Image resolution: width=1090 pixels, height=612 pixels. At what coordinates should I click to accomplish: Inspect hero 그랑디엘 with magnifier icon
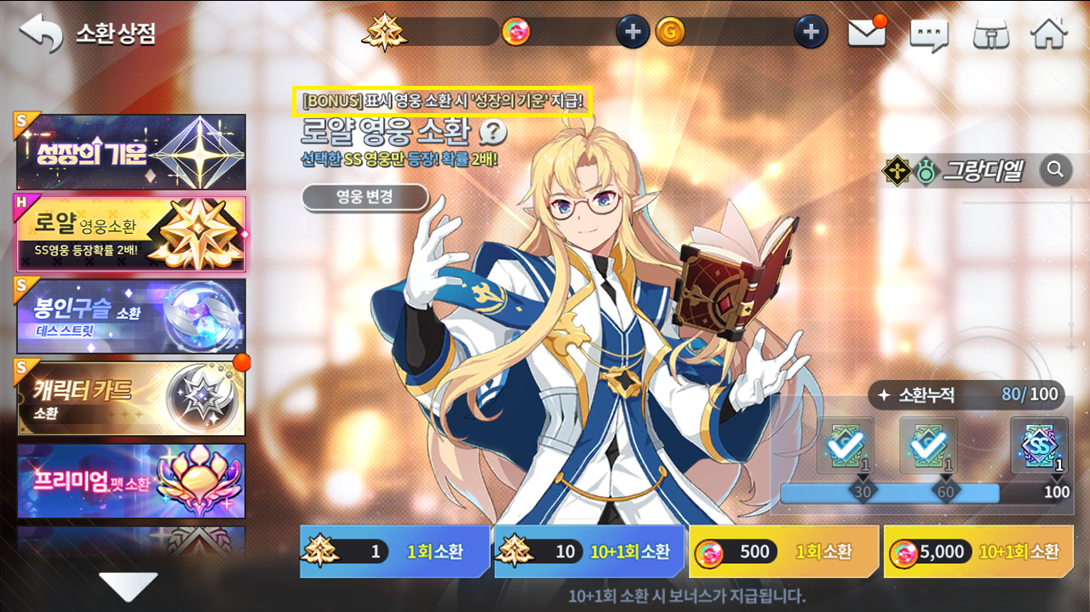pyautogui.click(x=1054, y=171)
